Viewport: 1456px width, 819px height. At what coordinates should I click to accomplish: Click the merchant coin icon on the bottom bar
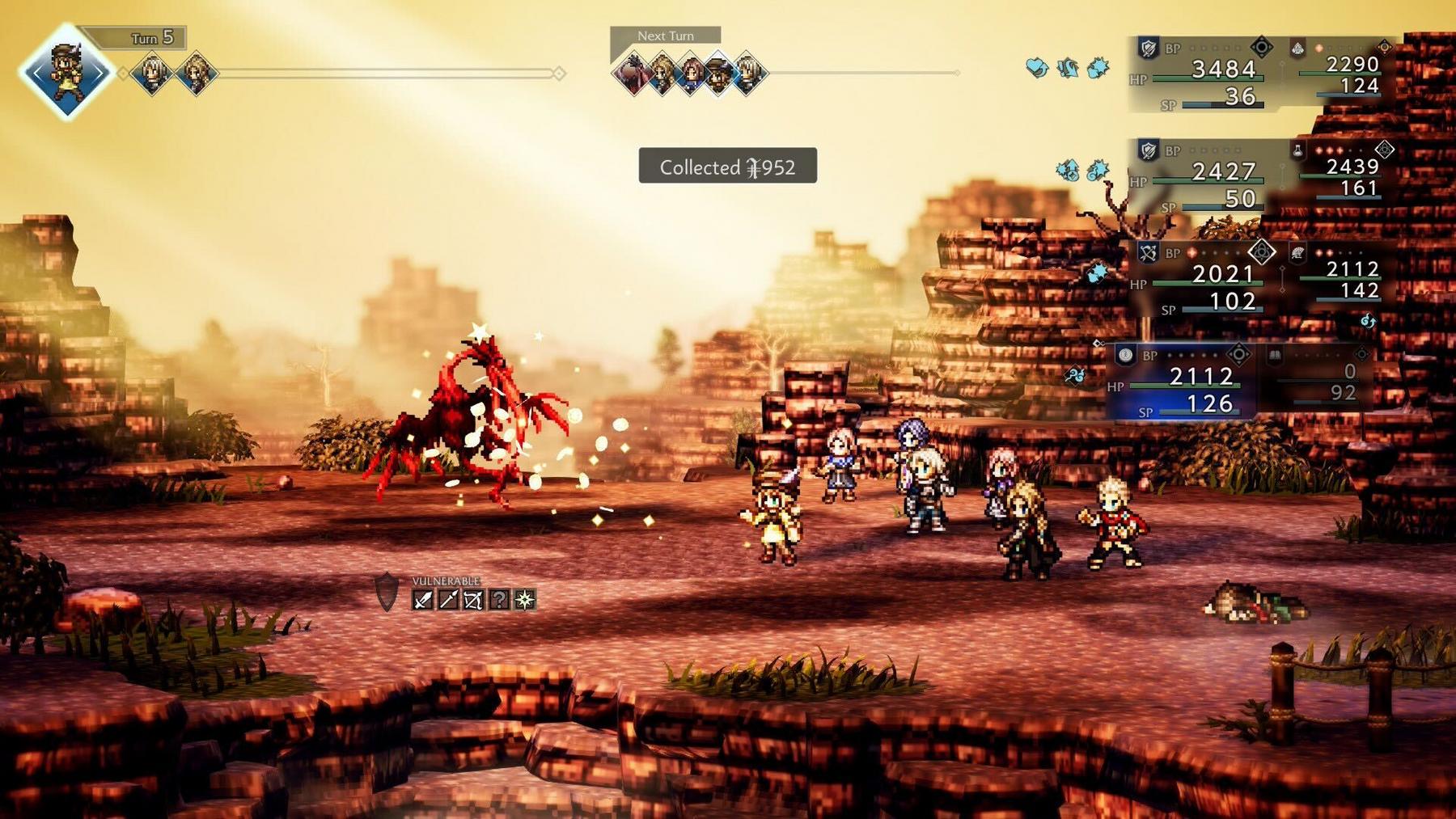1125,357
